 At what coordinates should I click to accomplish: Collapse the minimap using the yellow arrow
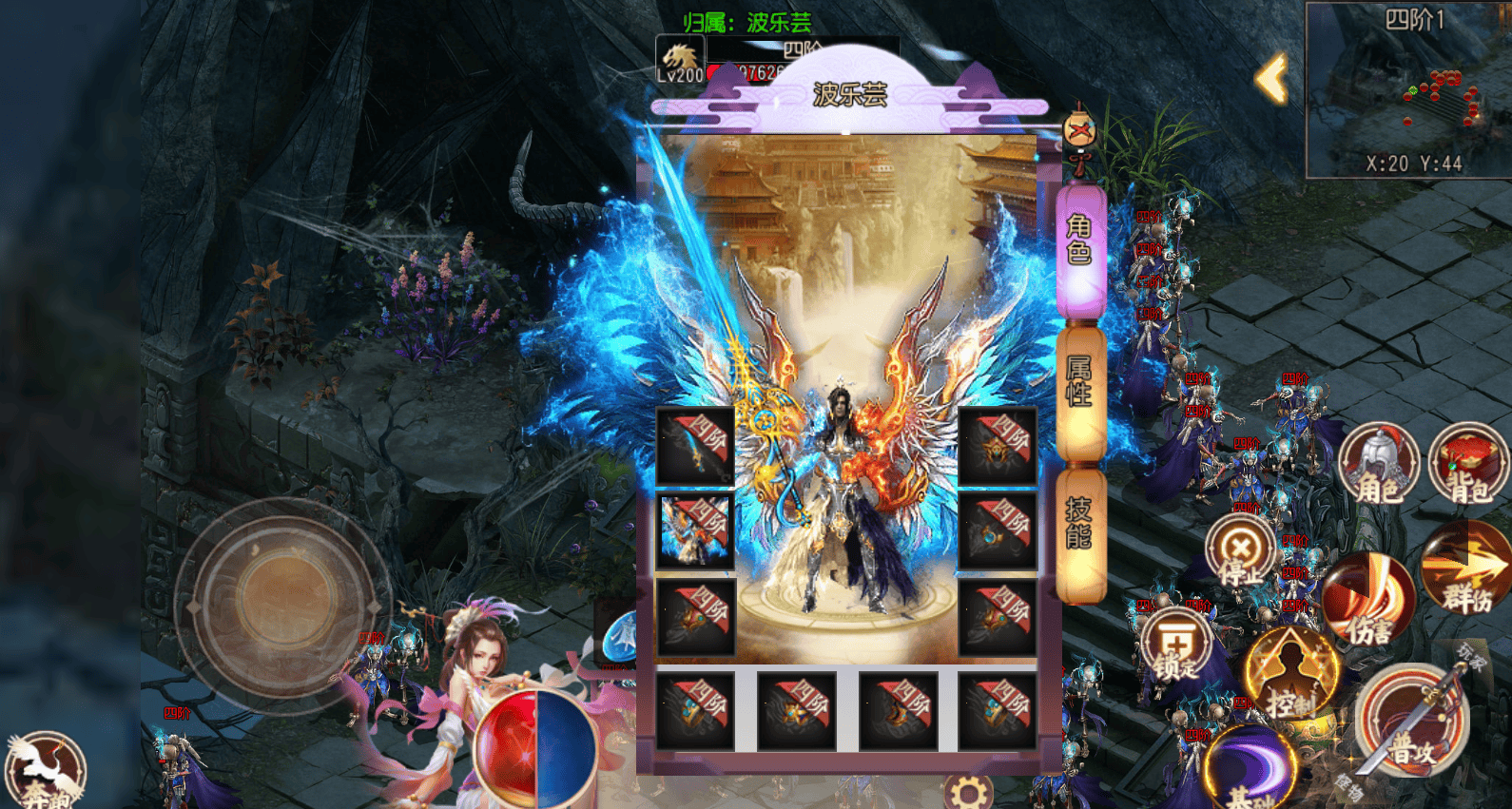click(x=1272, y=79)
